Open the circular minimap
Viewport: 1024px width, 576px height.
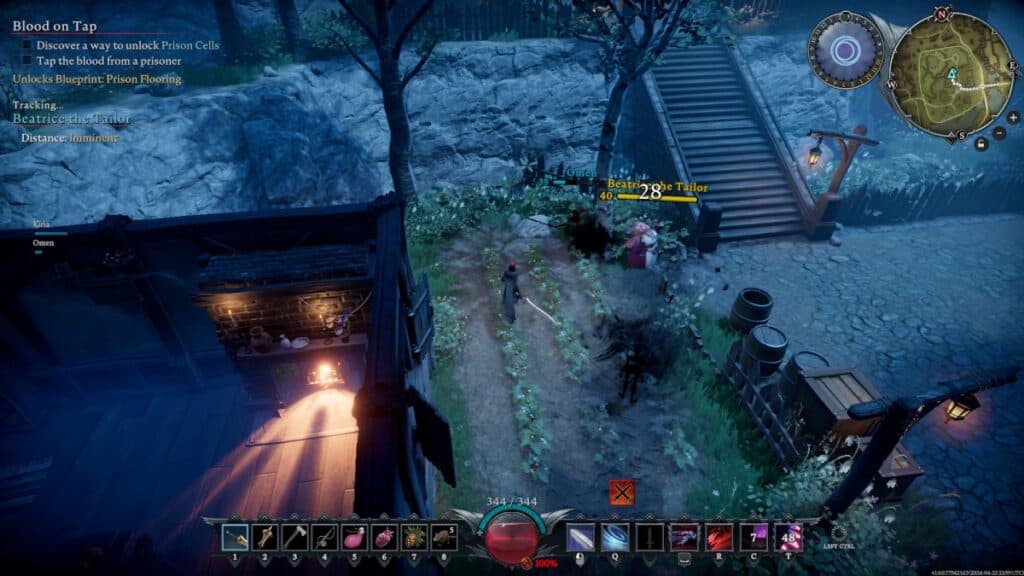(x=950, y=77)
